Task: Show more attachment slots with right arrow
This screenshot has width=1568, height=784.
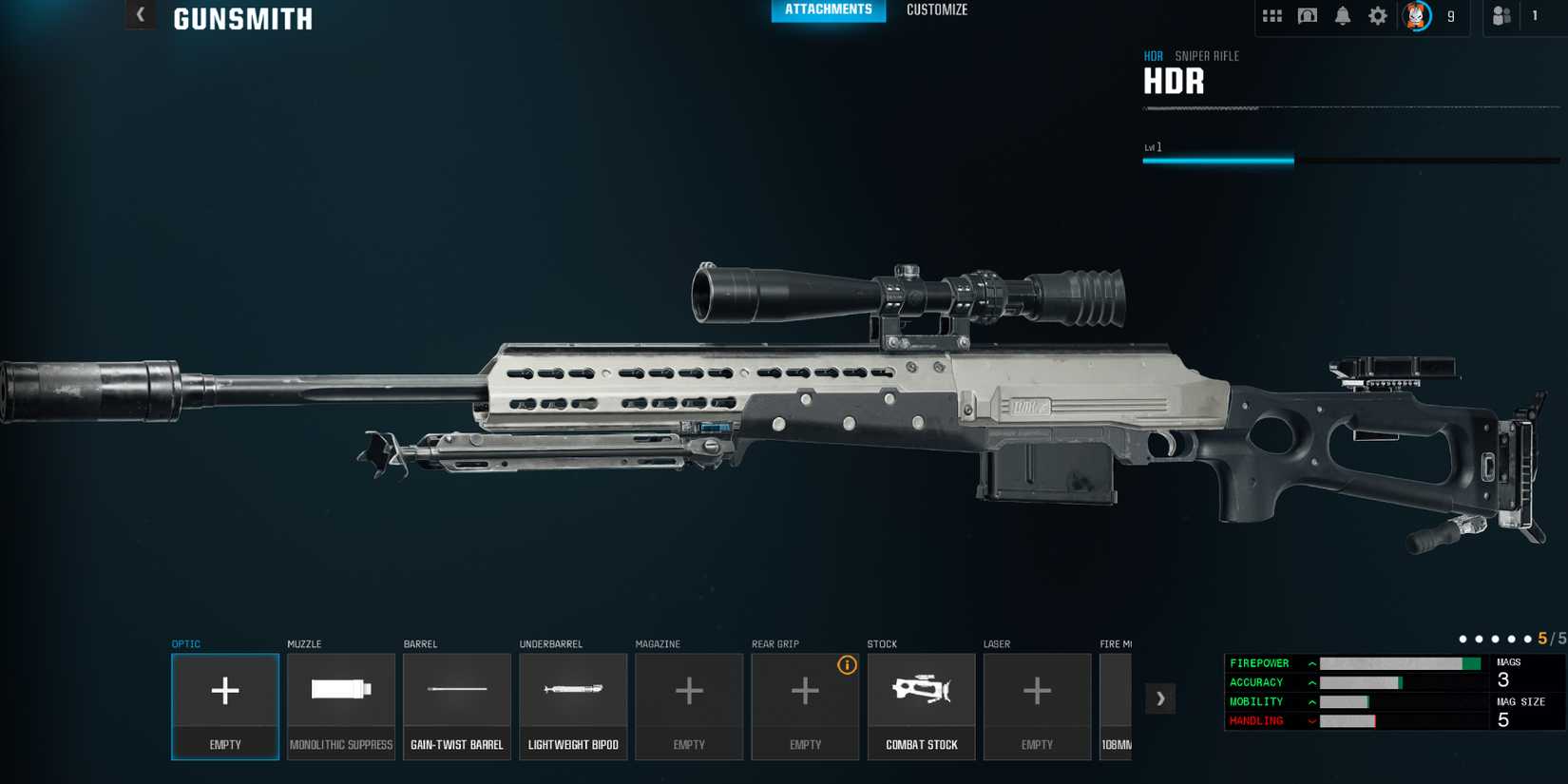Action: [1160, 698]
